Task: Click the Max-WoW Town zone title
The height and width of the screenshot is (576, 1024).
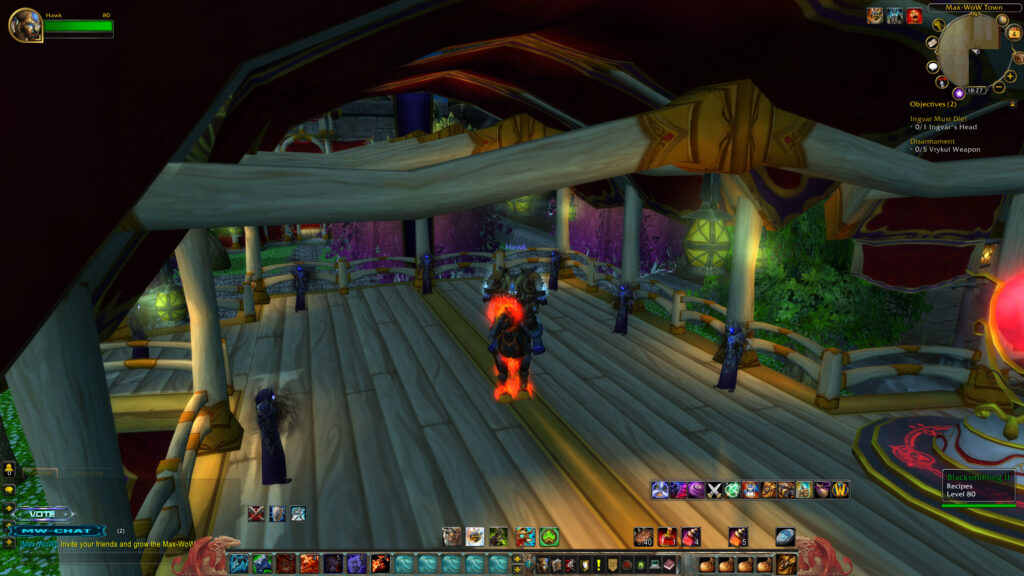Action: tap(965, 7)
